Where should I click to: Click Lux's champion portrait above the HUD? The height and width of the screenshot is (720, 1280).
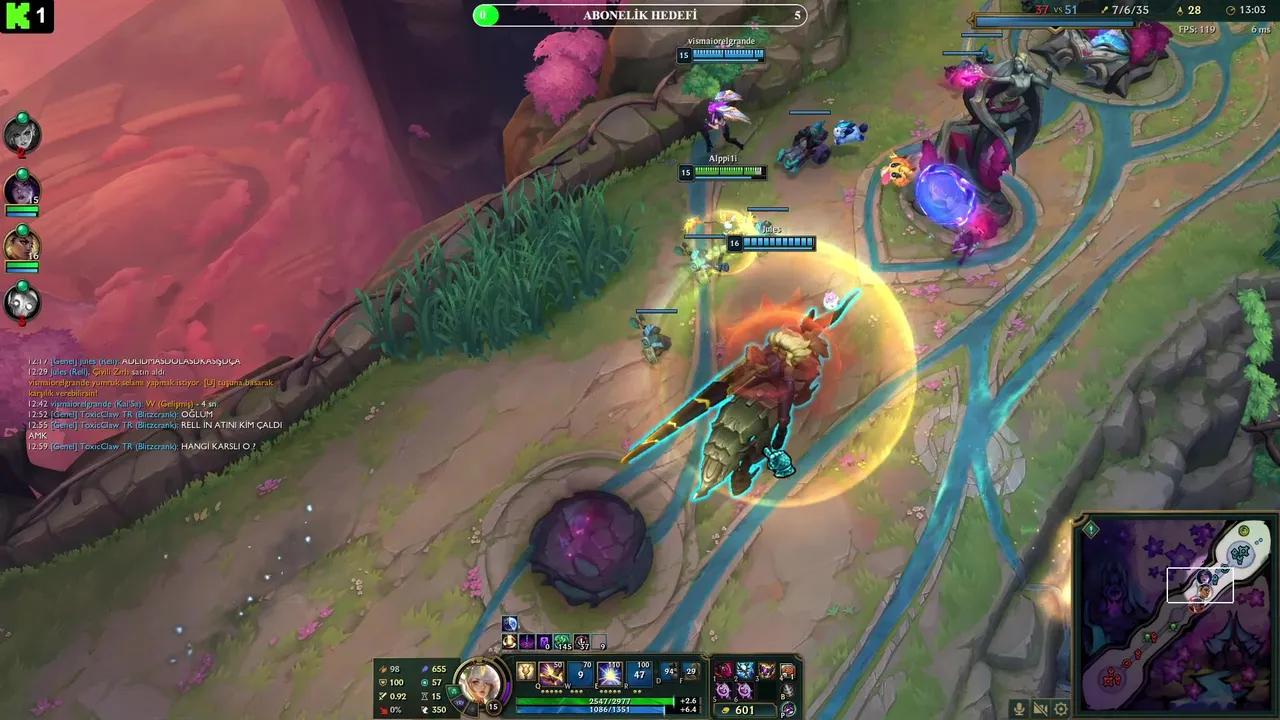click(x=480, y=682)
